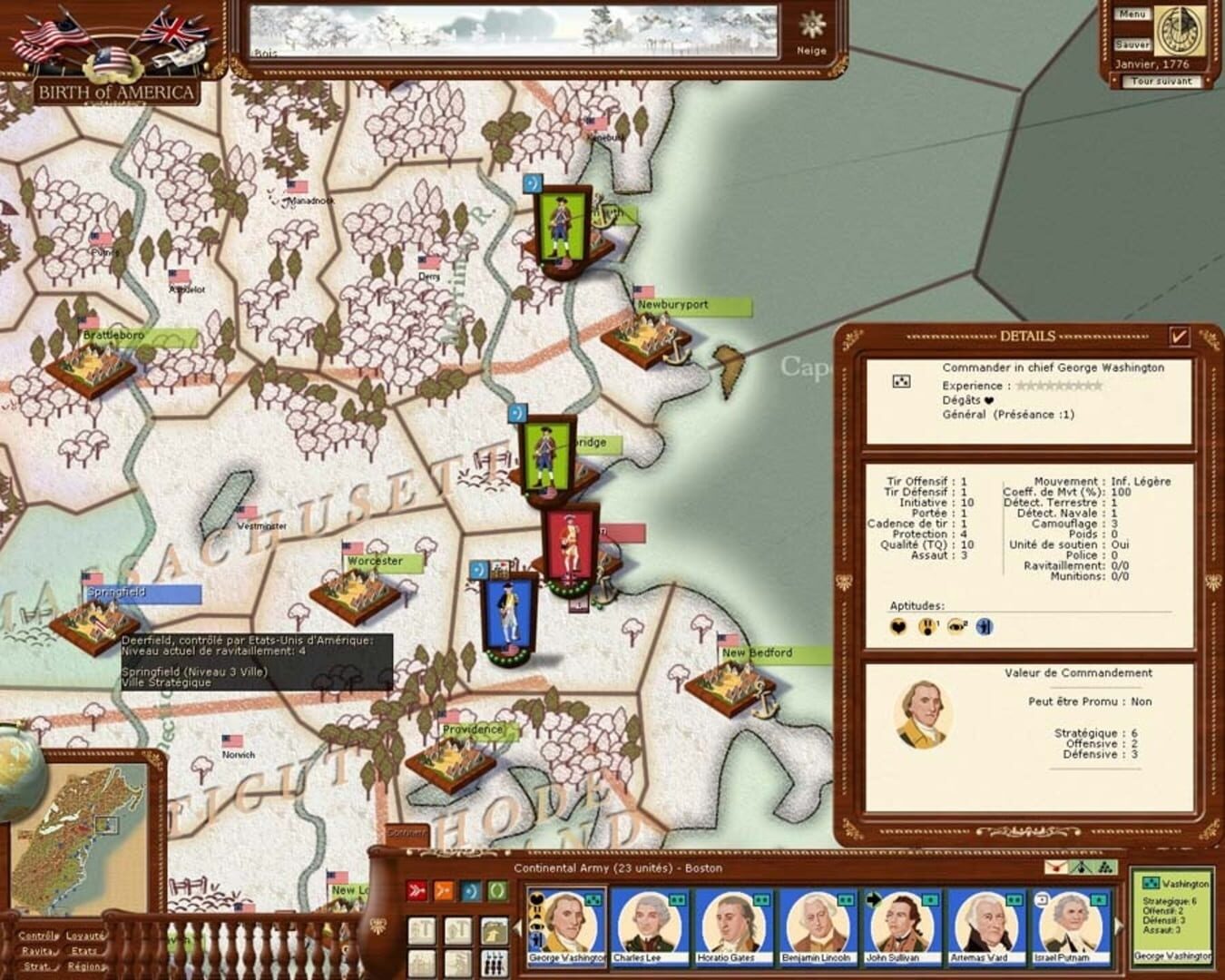1225x980 pixels.
Task: Select the orange assault posture icon
Action: click(444, 889)
